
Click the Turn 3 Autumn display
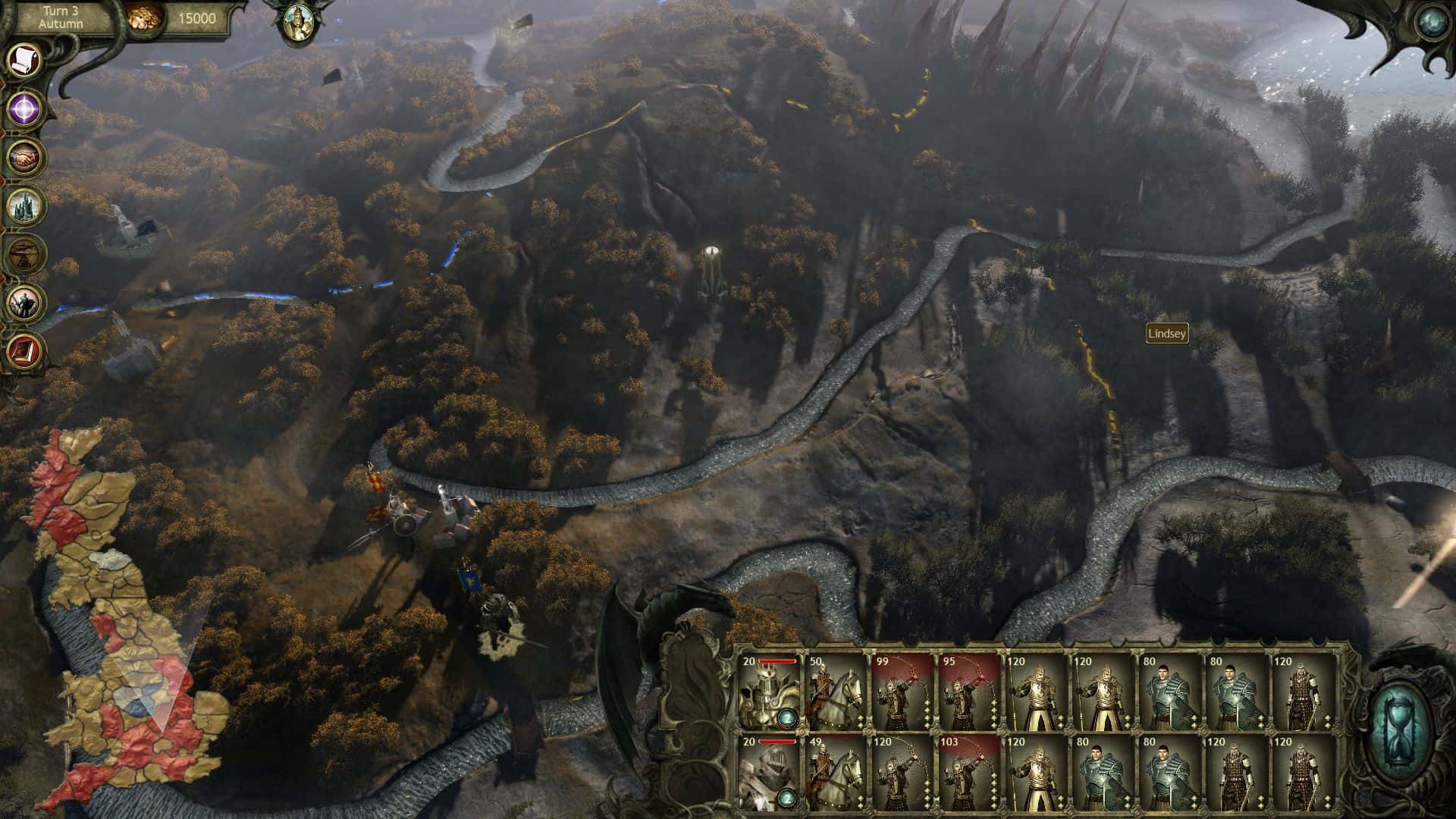62,17
